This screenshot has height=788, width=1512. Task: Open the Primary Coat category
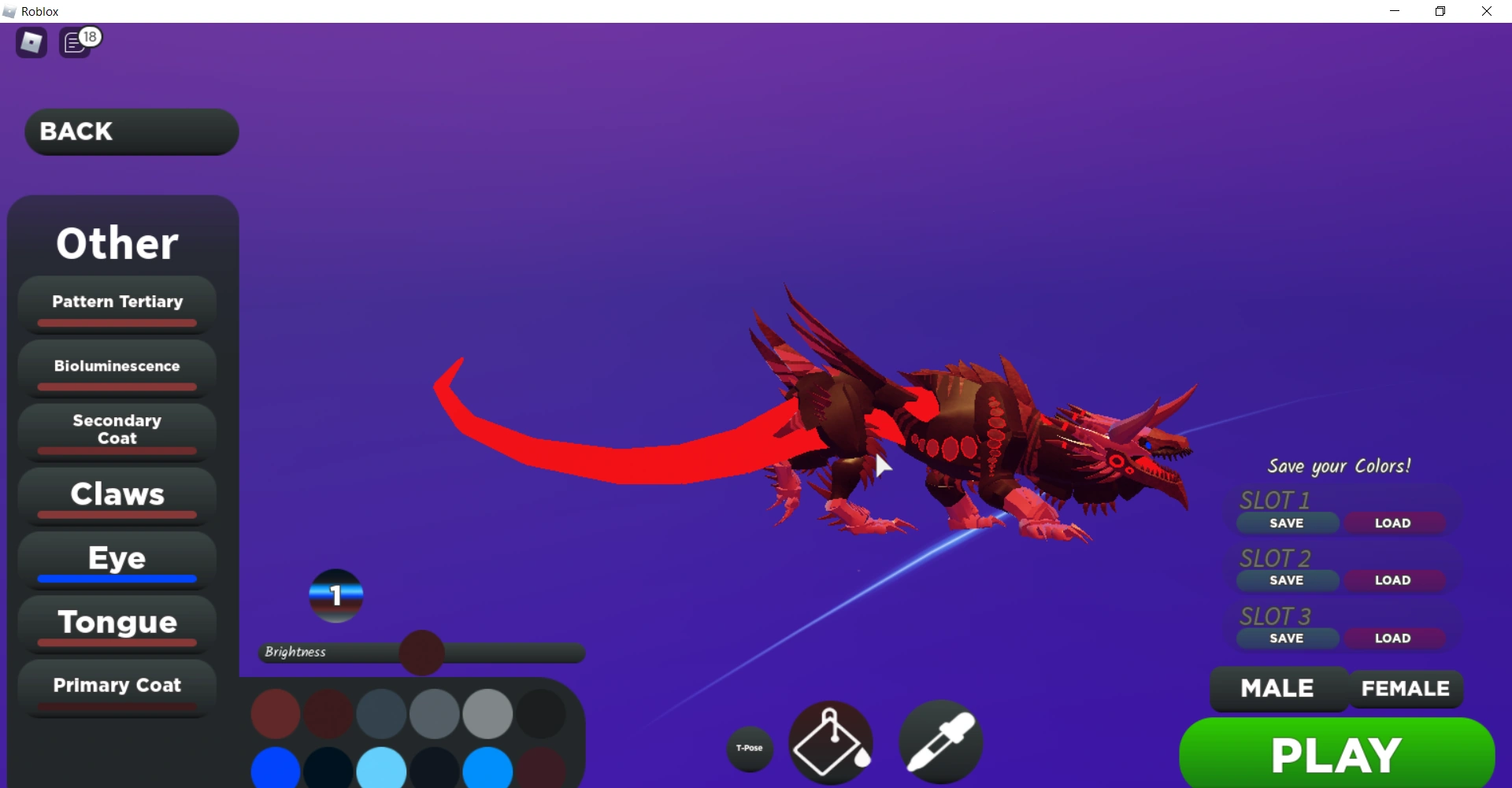point(116,686)
